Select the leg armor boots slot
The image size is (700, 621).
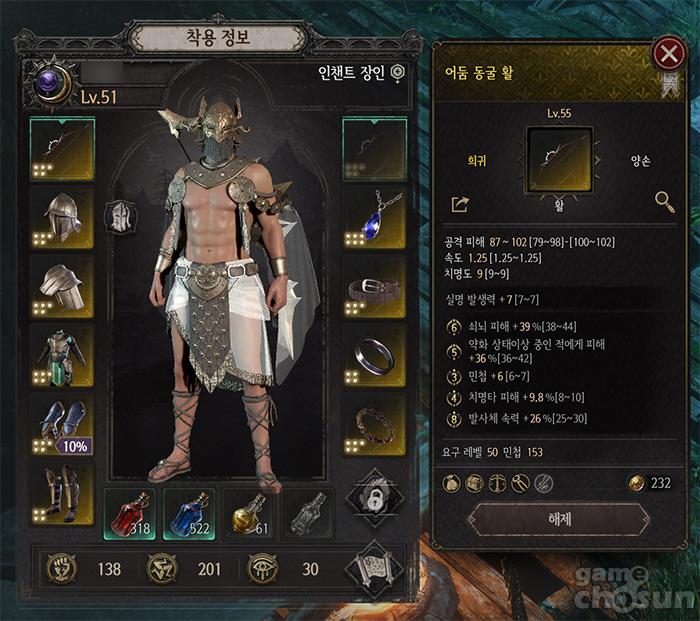tap(62, 492)
